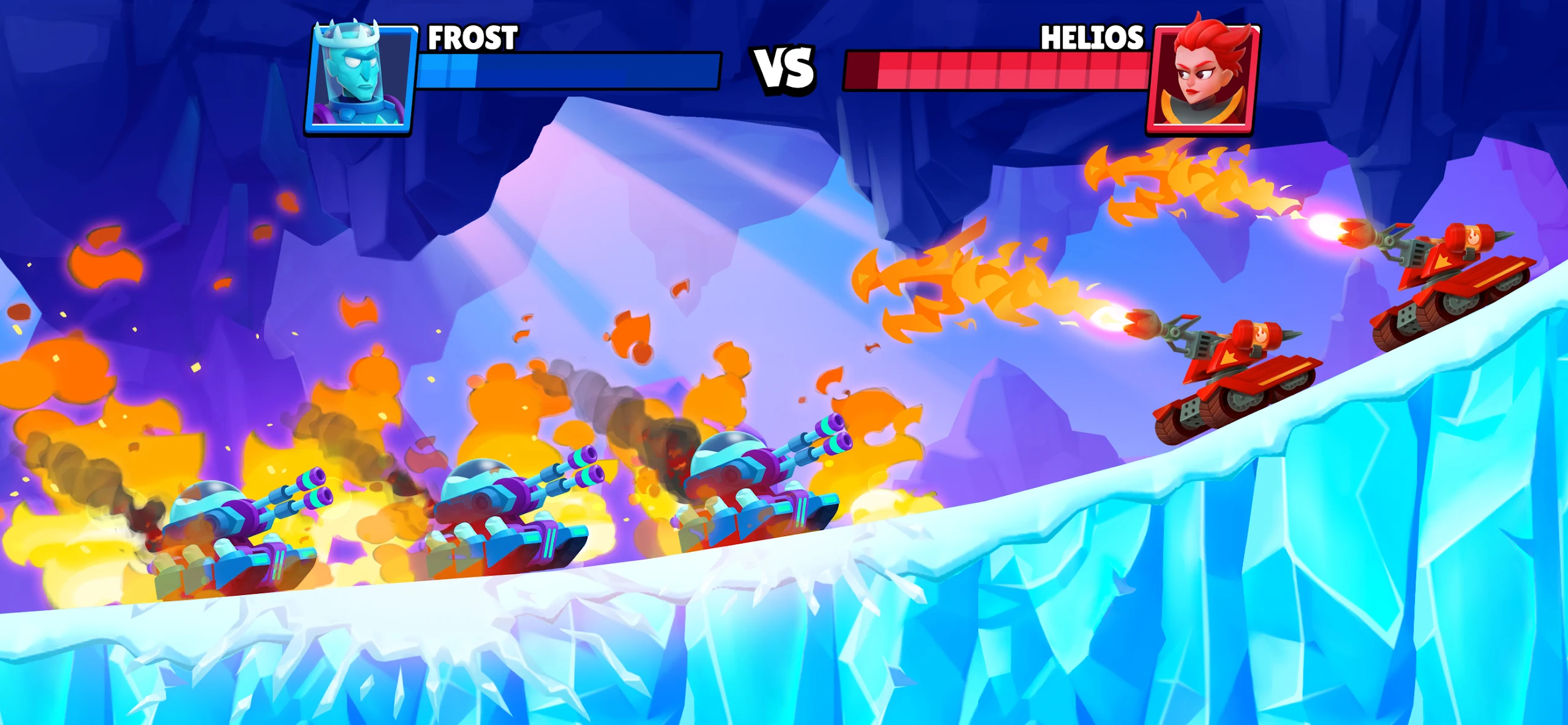1568x725 pixels.
Task: Select Helios's character portrait
Action: tap(1202, 77)
